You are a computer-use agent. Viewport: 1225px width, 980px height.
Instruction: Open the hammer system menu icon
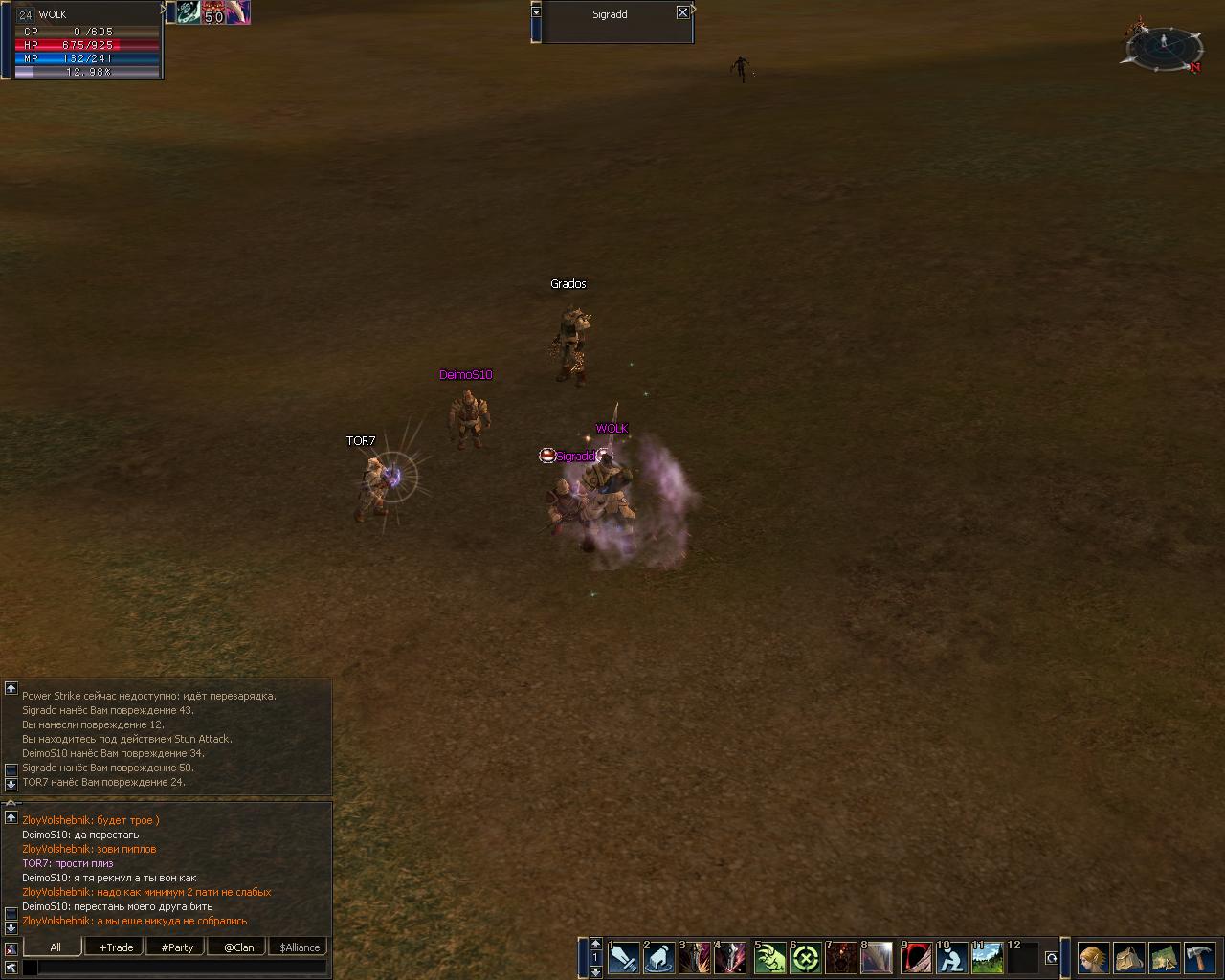point(1199,957)
